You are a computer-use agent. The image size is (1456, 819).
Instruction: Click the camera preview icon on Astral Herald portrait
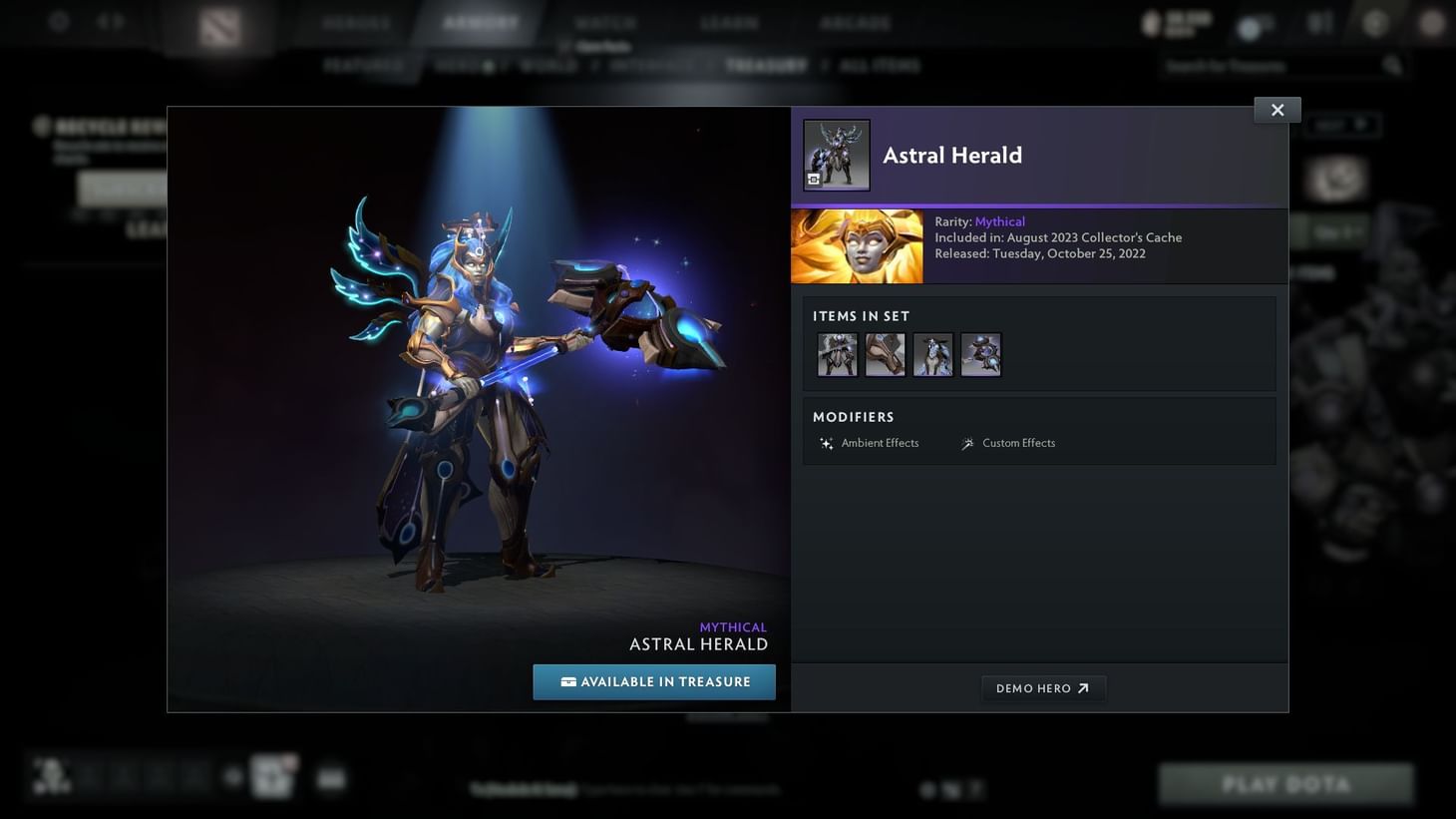pos(814,180)
